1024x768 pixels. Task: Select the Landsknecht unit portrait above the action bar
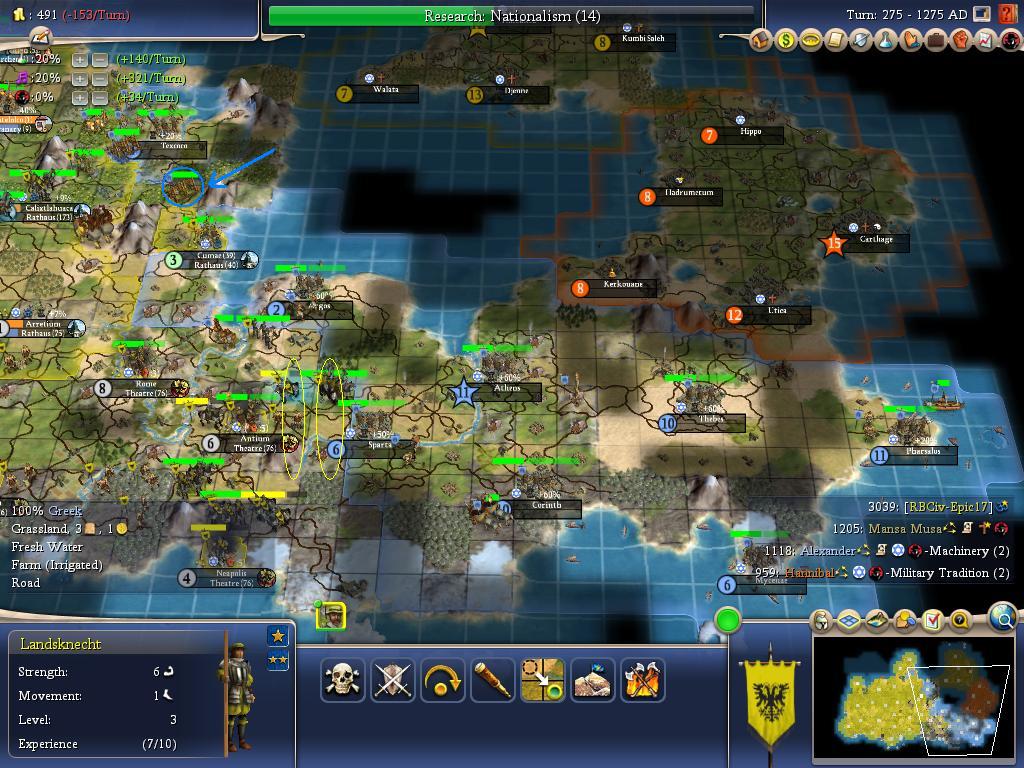tap(331, 616)
